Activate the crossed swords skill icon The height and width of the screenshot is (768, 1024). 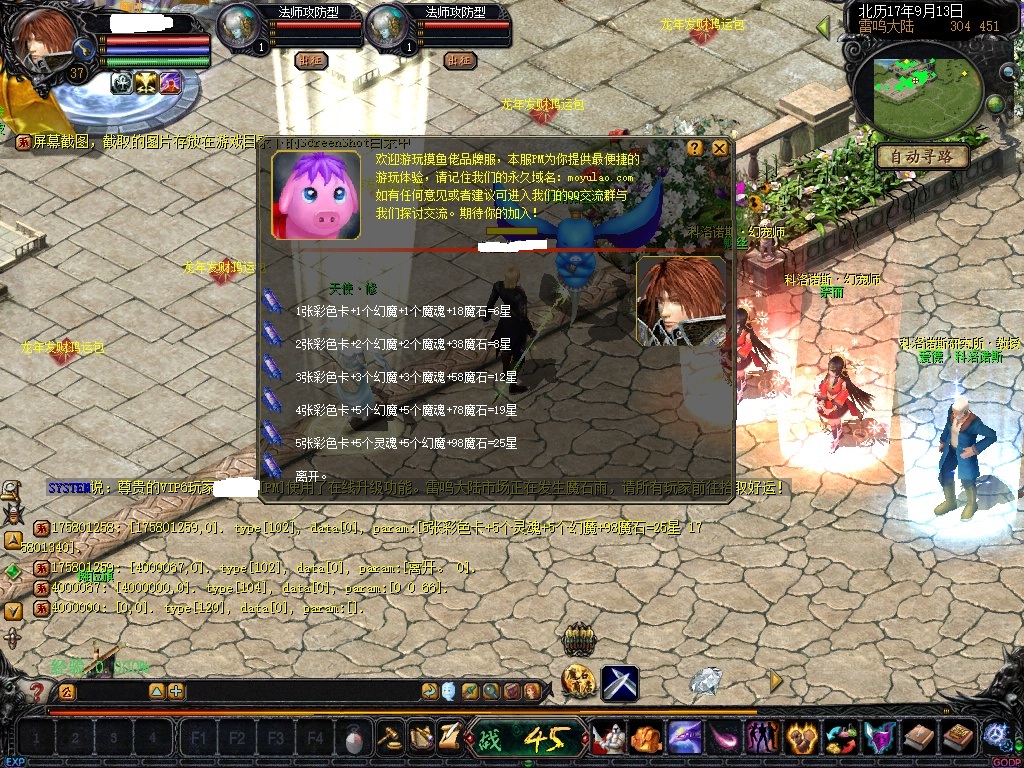pos(620,683)
